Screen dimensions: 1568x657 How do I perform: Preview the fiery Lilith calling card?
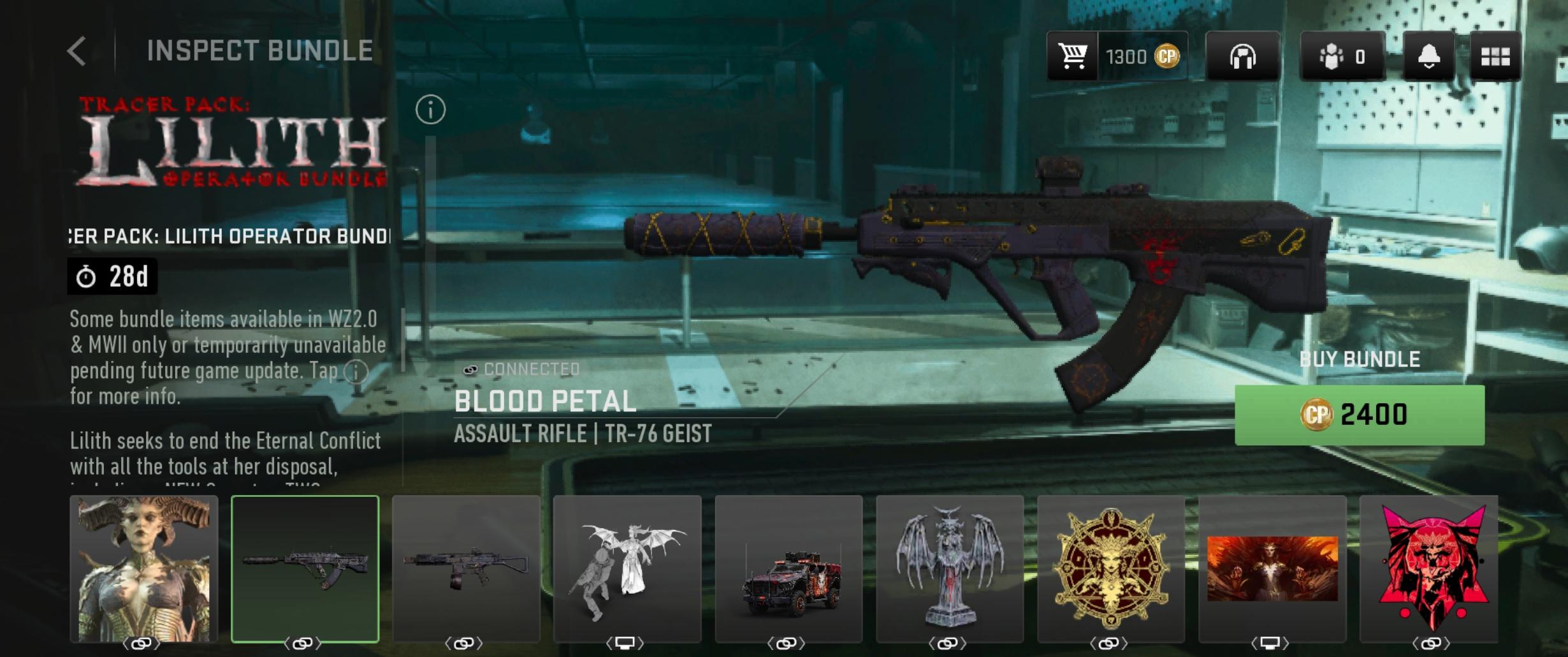click(1272, 569)
